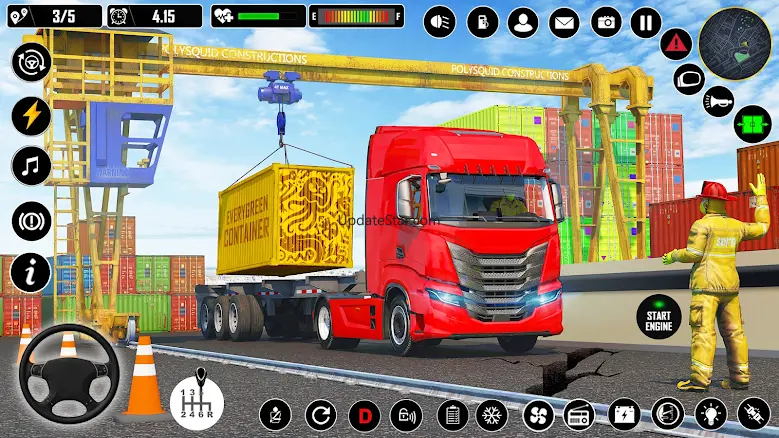779x438 pixels.
Task: Tap the camera view button
Action: [x=605, y=21]
